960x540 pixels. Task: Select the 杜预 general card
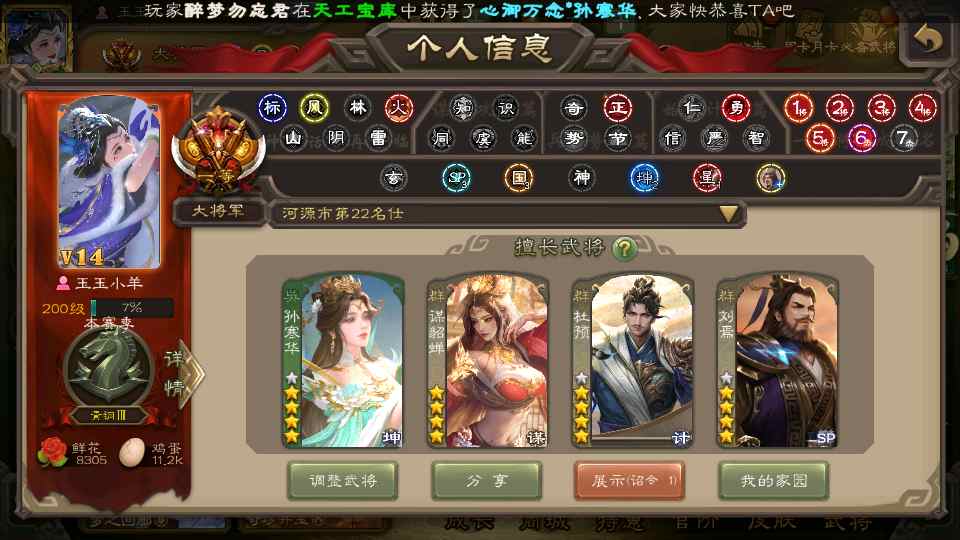(630, 360)
